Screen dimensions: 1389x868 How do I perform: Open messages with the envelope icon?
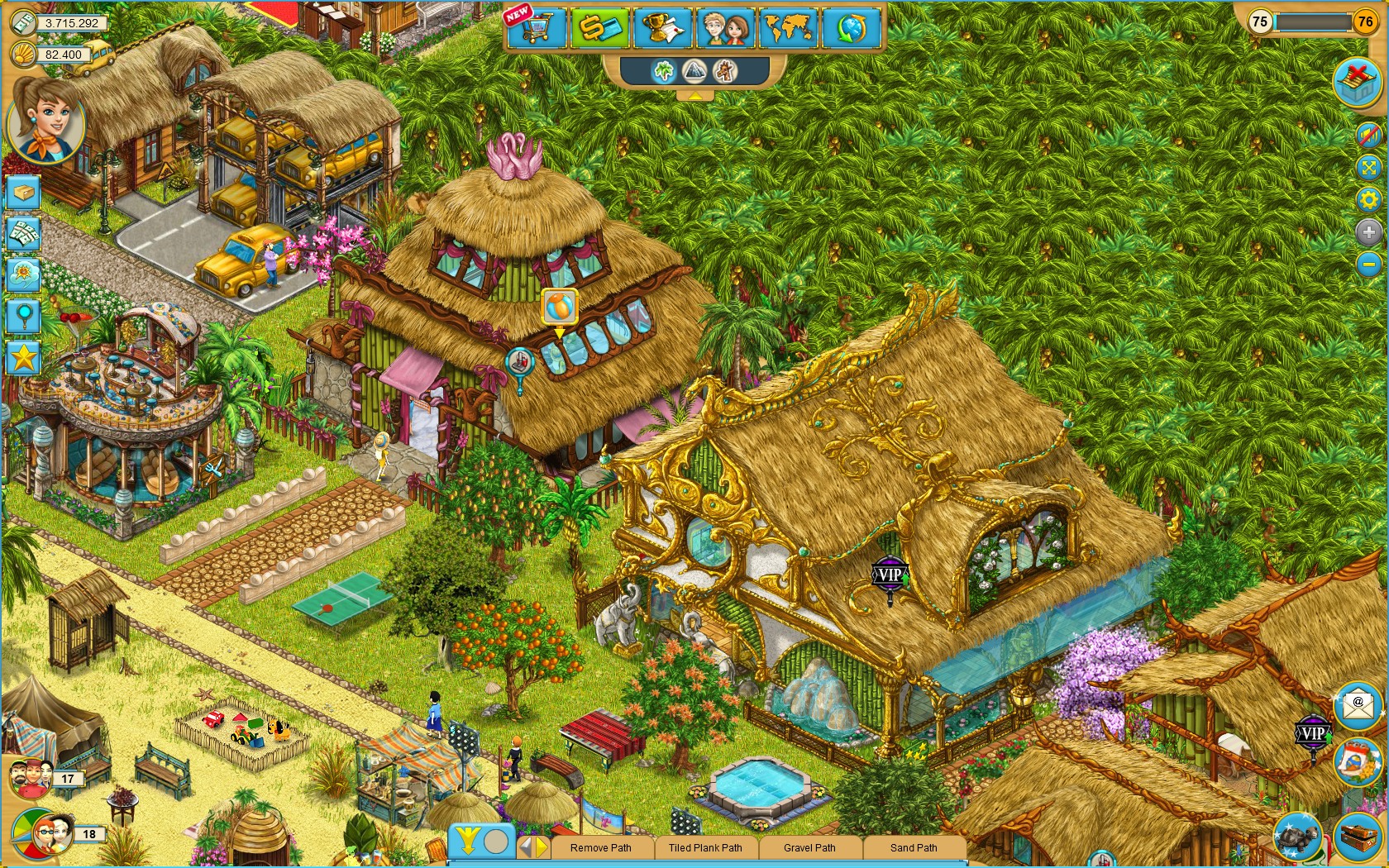point(1358,707)
